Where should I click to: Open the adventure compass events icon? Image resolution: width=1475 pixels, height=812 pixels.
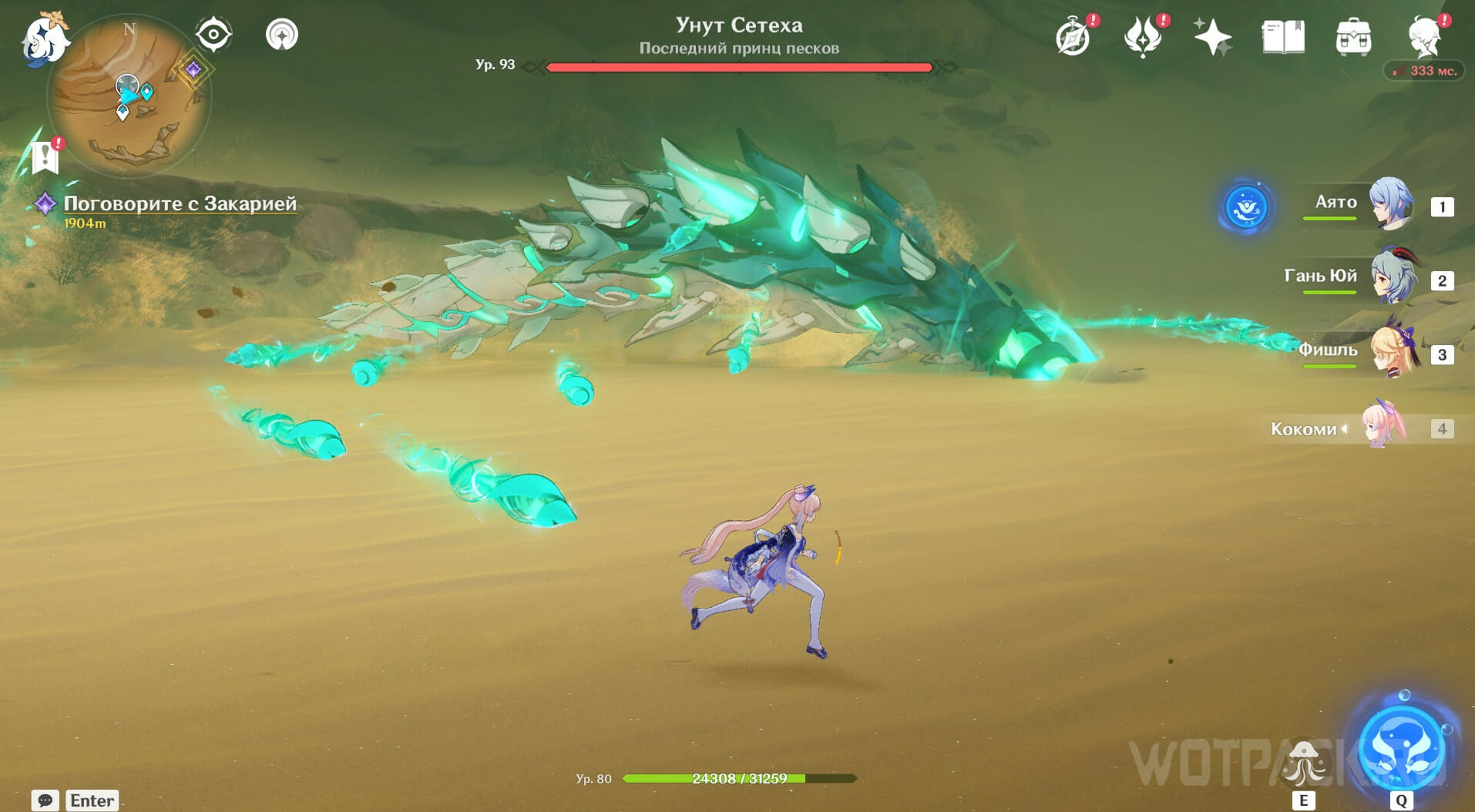tap(1073, 37)
